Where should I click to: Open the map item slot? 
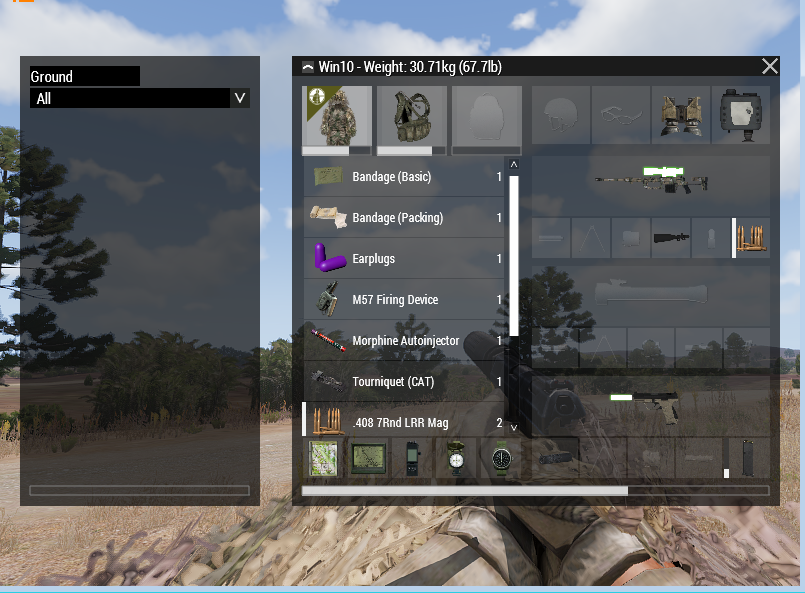(323, 458)
